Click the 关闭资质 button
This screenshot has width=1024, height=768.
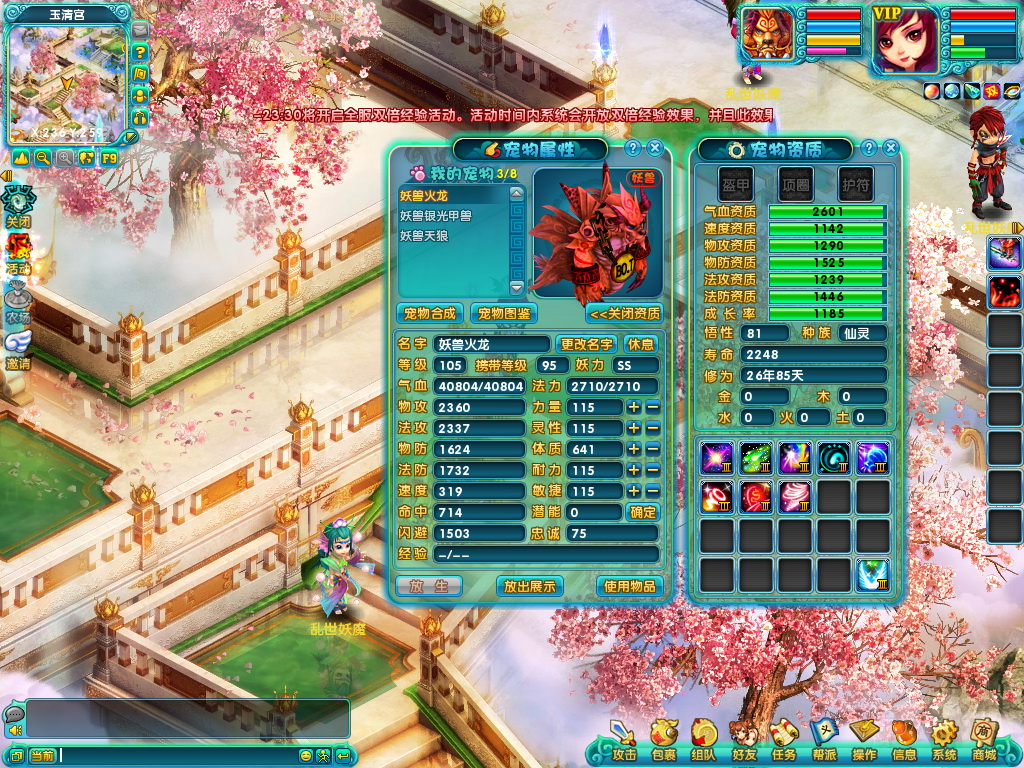[624, 313]
